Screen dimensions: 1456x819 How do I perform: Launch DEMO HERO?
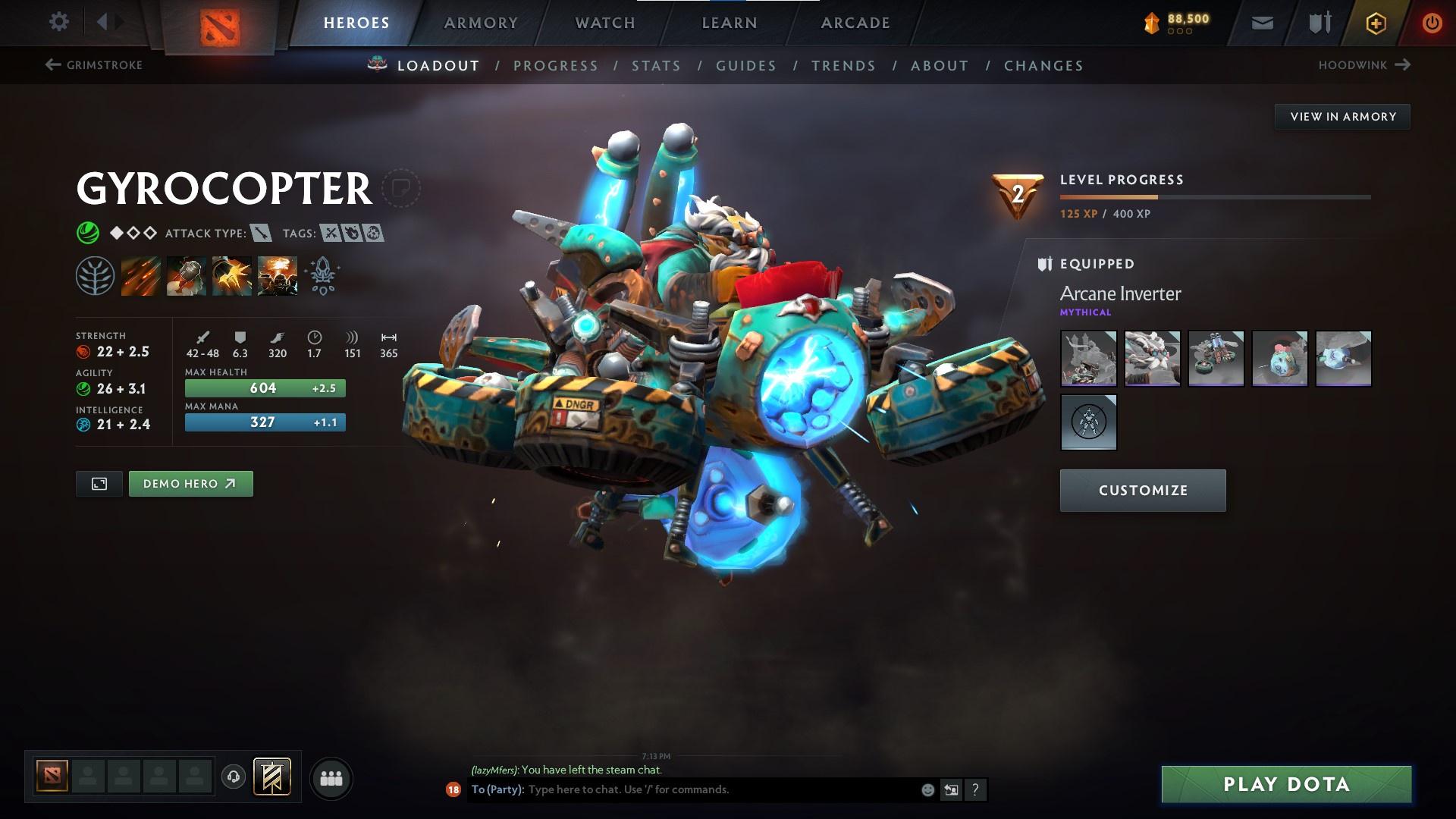tap(190, 483)
